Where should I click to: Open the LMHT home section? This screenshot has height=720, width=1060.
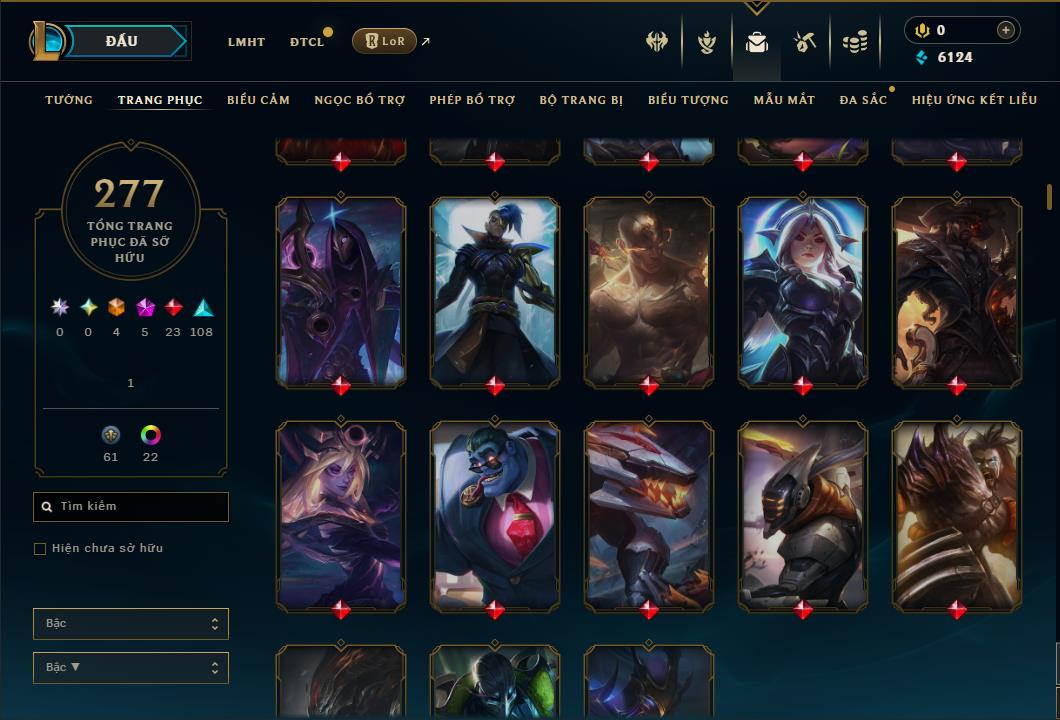pyautogui.click(x=246, y=42)
